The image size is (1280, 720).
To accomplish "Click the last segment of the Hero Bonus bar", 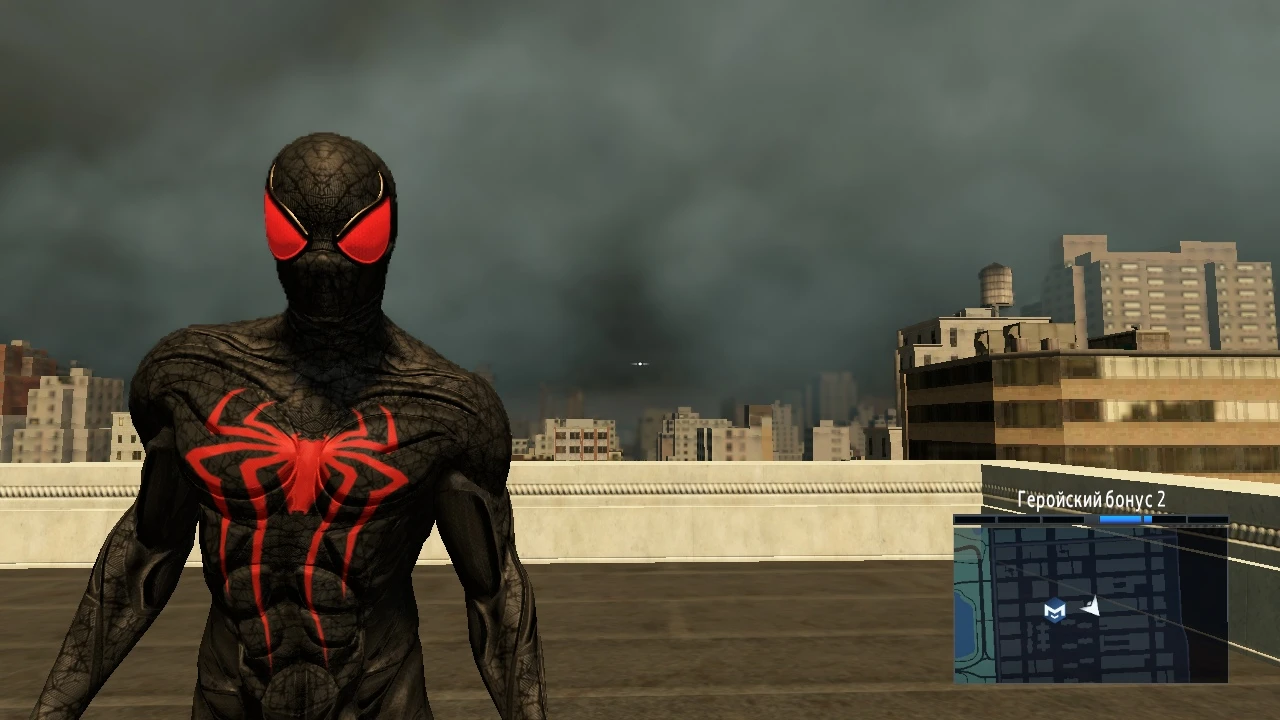I will click(x=1207, y=519).
